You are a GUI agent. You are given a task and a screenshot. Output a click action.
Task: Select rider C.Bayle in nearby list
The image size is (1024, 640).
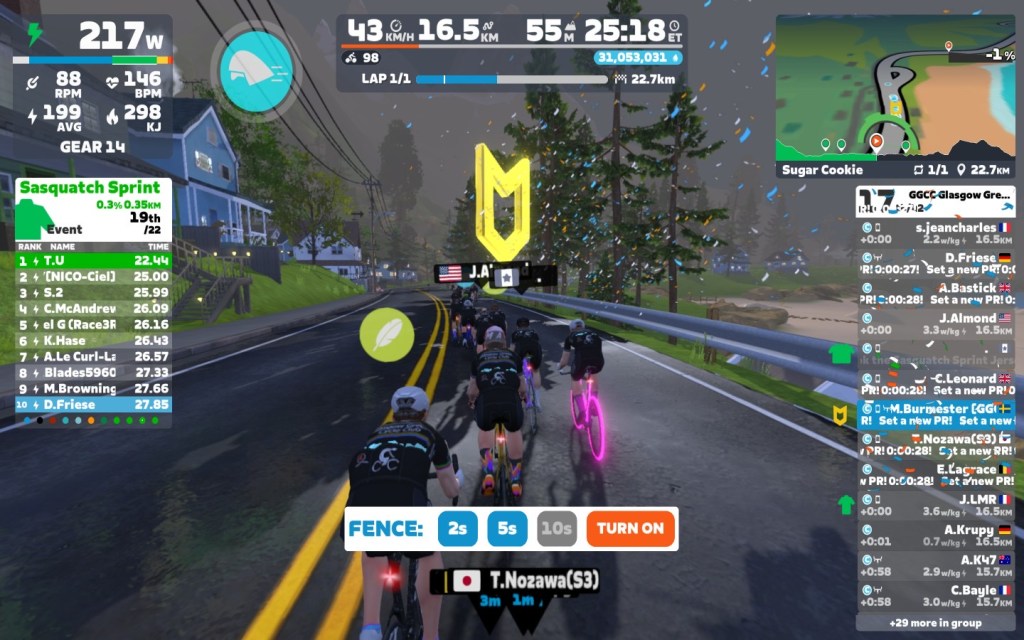(935, 596)
